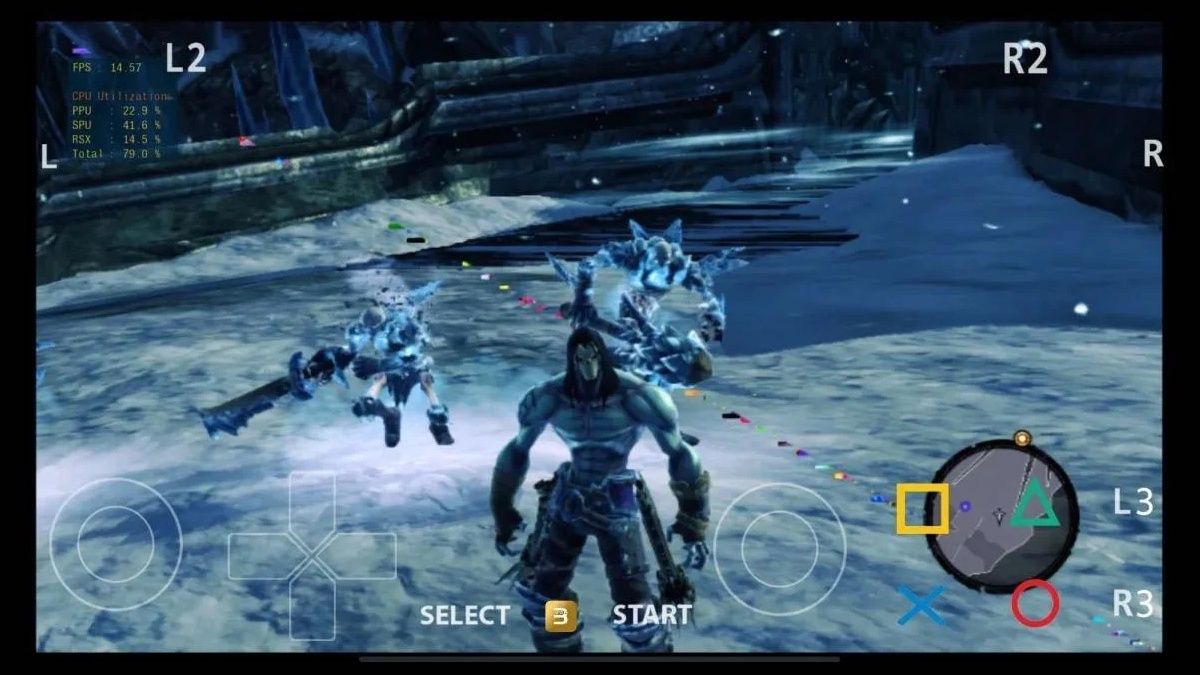
Task: Click the circular minimap
Action: coord(1000,516)
